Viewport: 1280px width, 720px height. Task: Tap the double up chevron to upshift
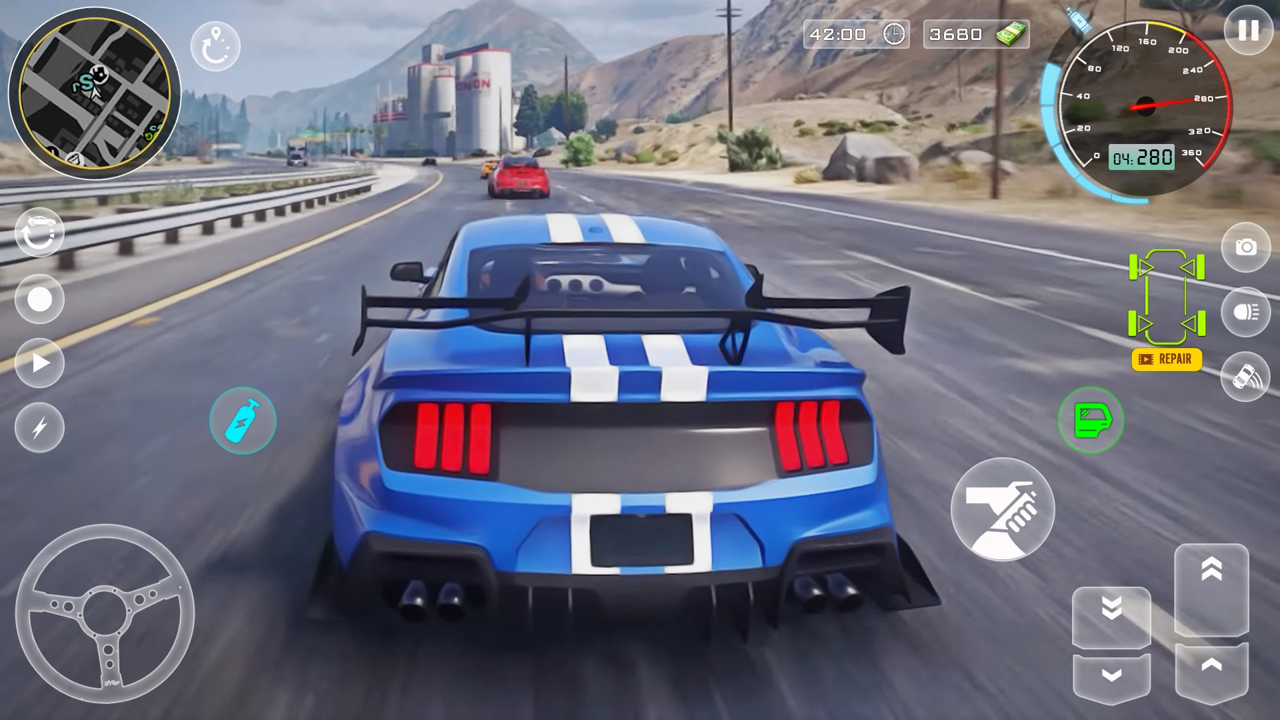(1213, 570)
